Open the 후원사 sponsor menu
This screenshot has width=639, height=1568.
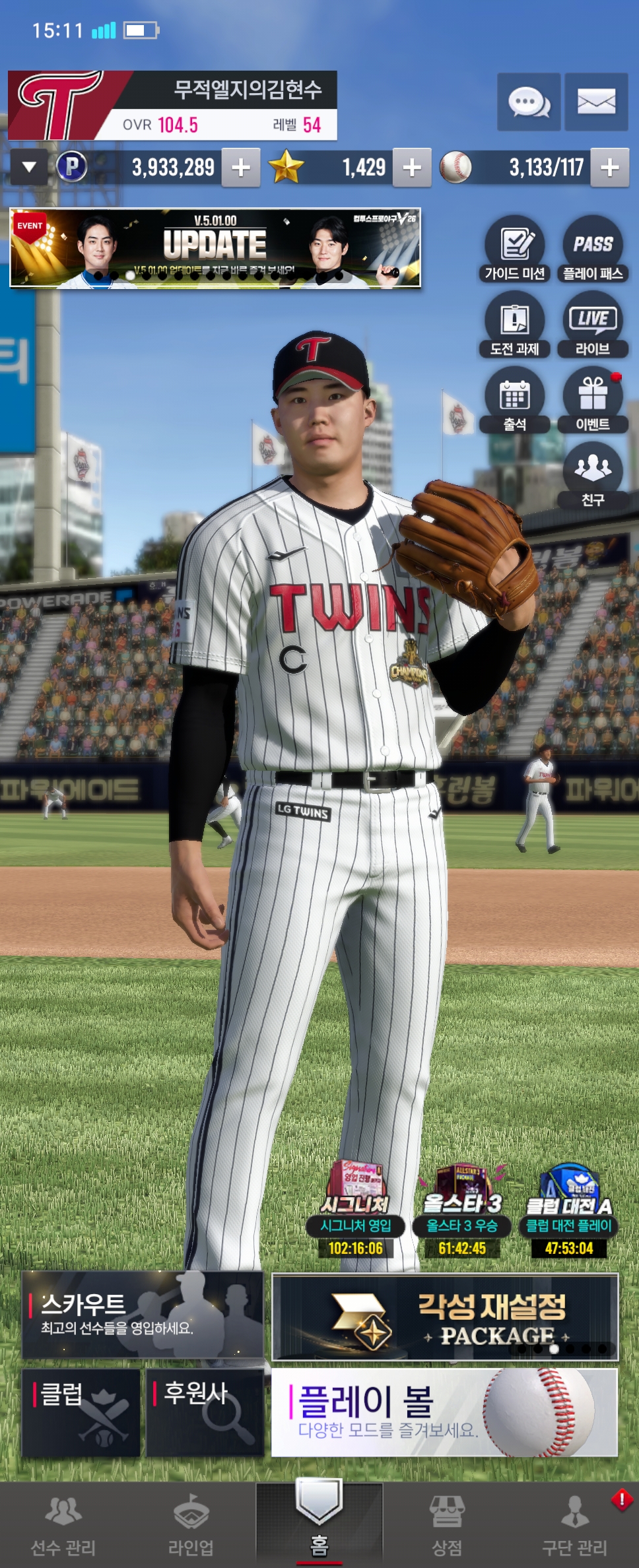tap(205, 1412)
